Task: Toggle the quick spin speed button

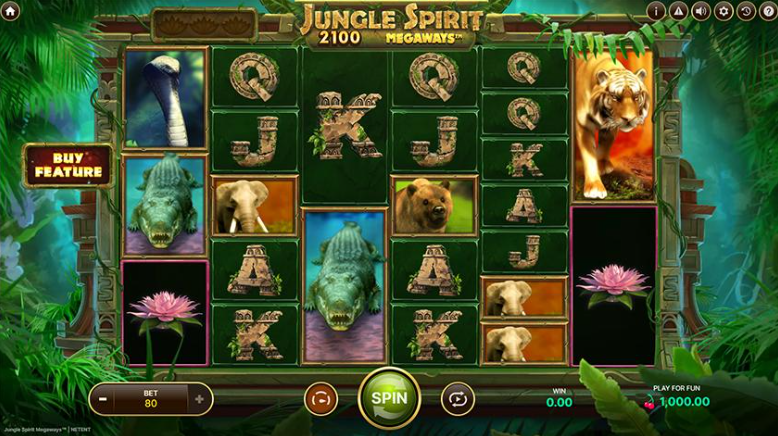Action: click(321, 398)
